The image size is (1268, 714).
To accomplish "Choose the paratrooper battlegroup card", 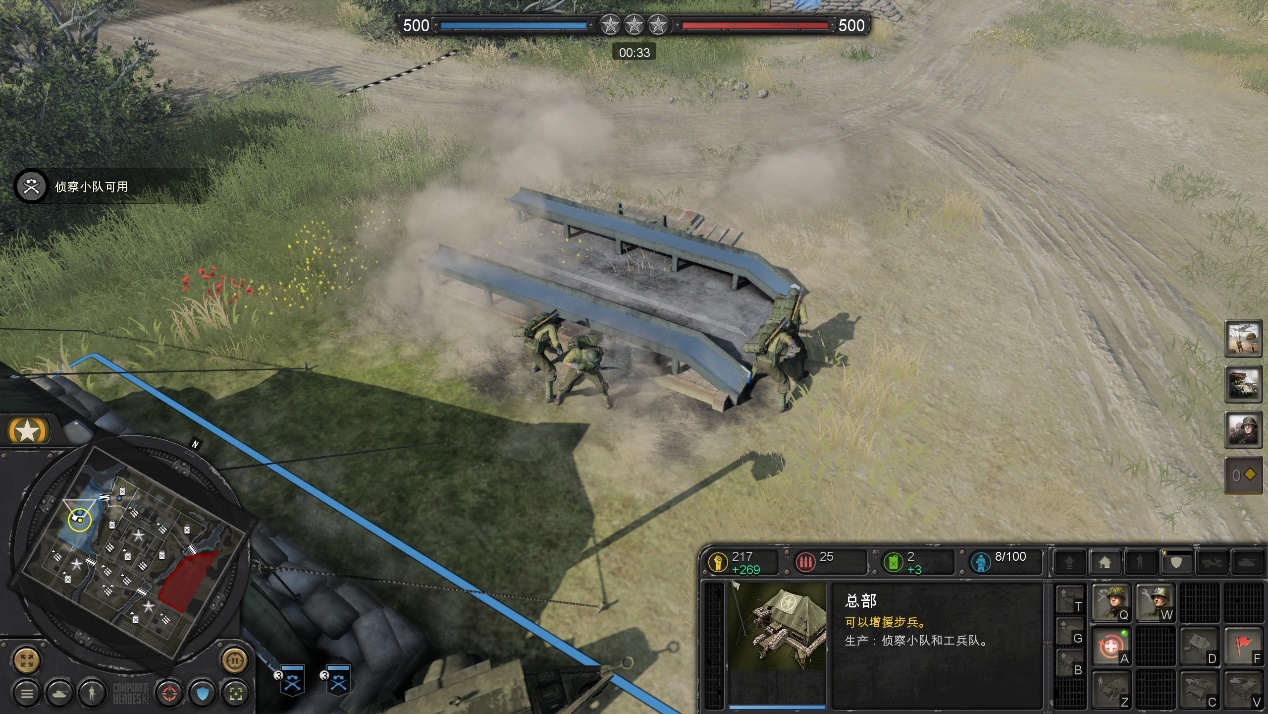I will (1244, 339).
